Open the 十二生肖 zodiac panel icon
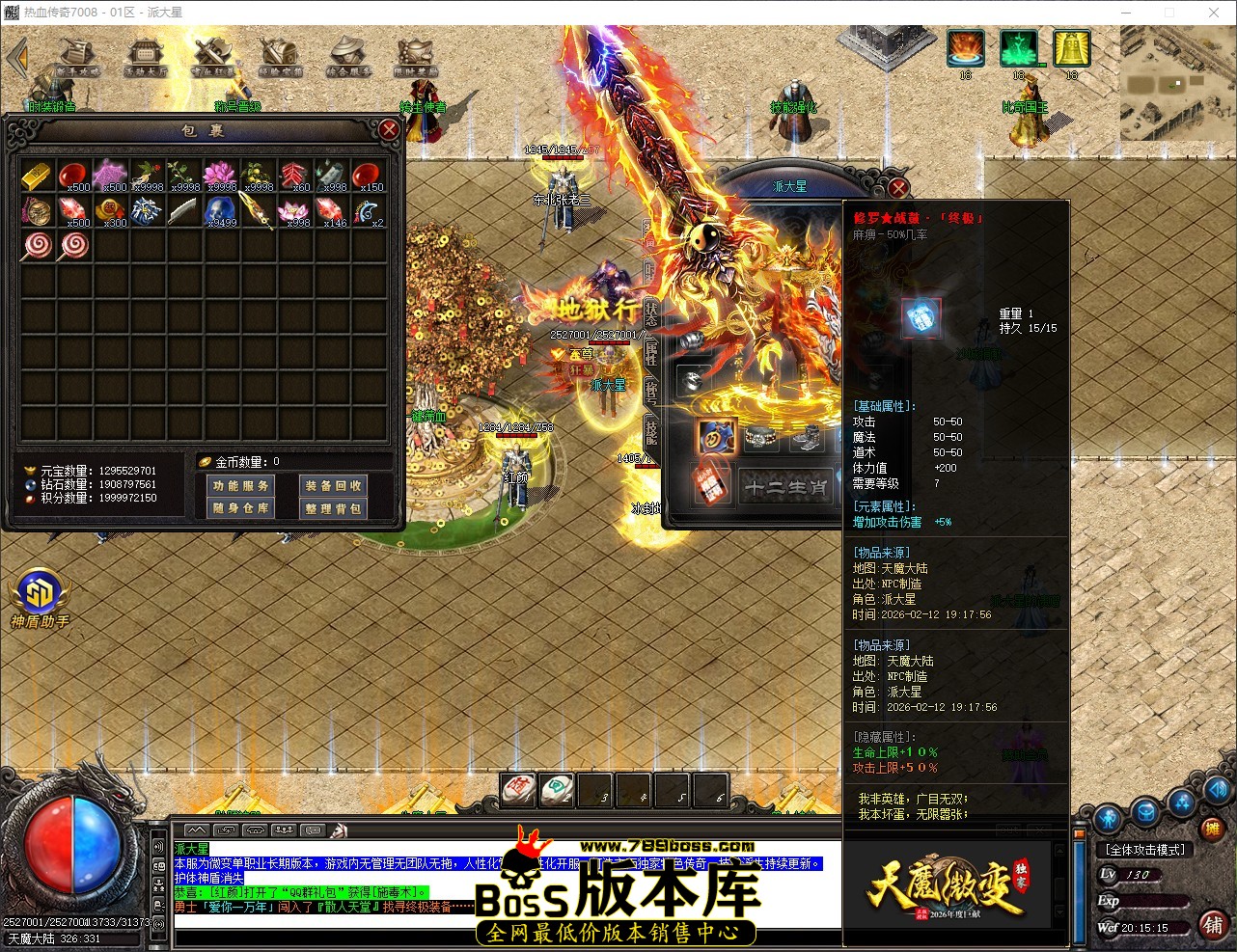The image size is (1237, 952). (x=786, y=487)
